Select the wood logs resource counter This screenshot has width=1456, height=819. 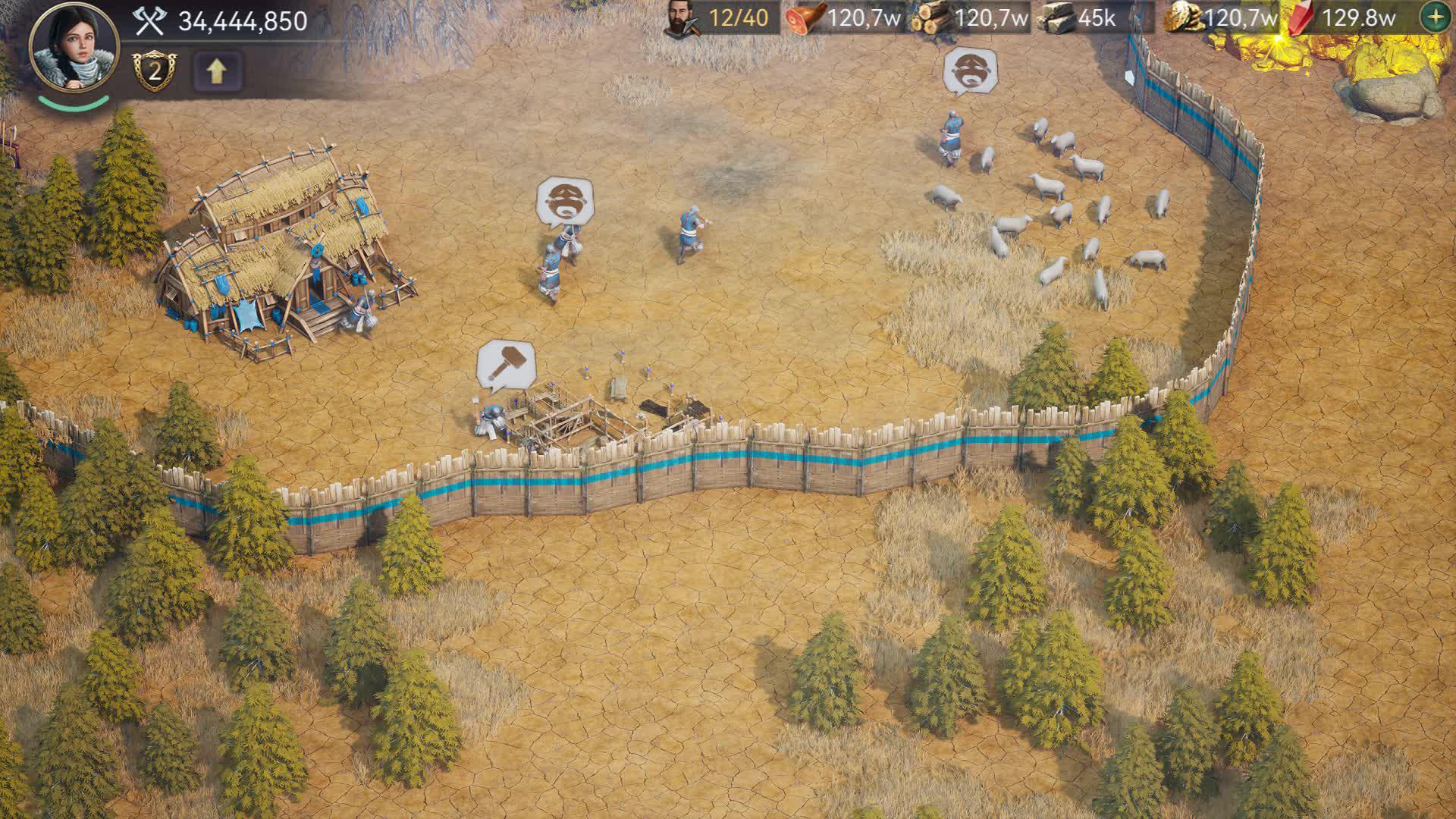(x=971, y=18)
